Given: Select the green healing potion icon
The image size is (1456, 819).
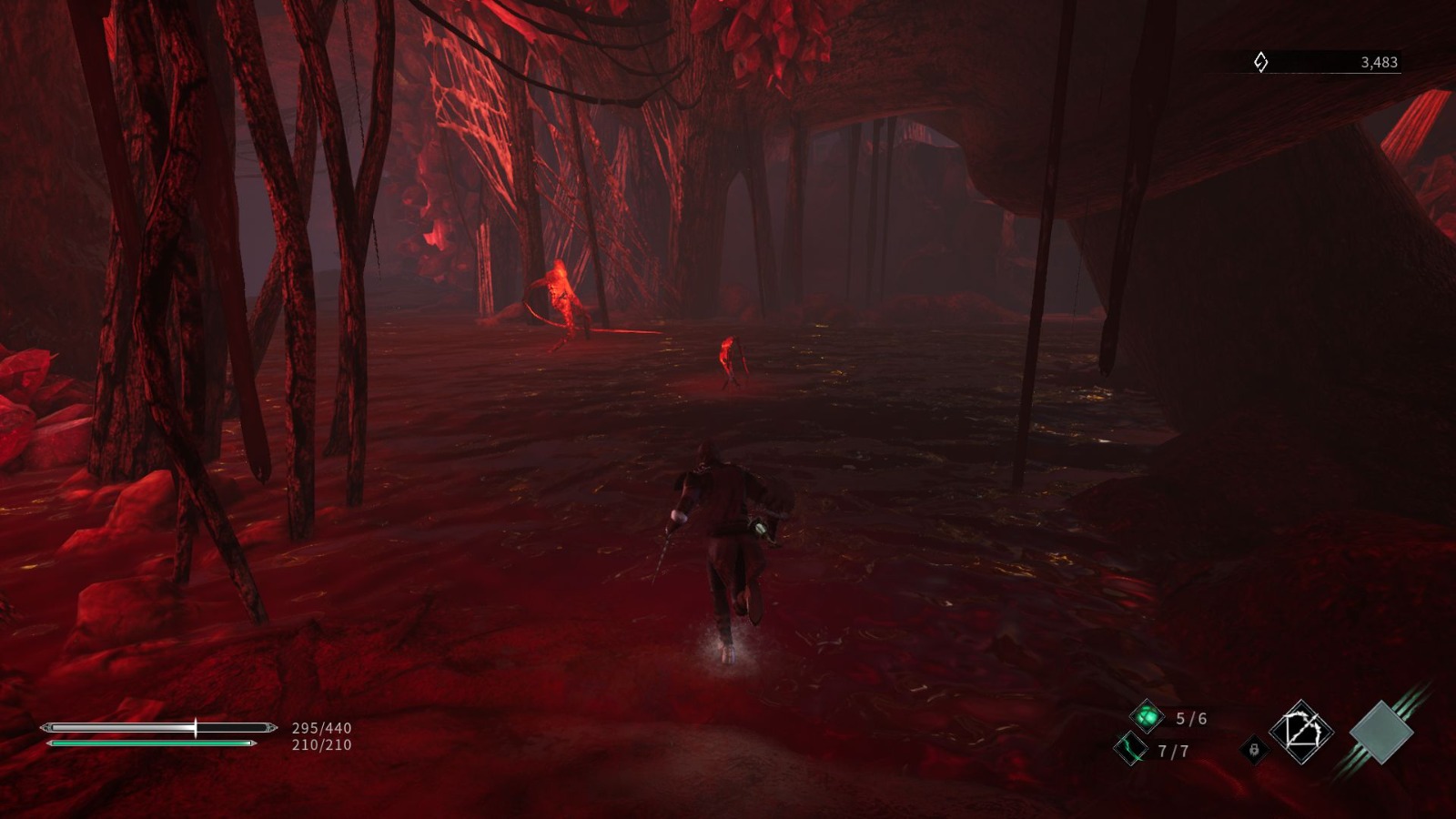Looking at the screenshot, I should (x=1148, y=716).
